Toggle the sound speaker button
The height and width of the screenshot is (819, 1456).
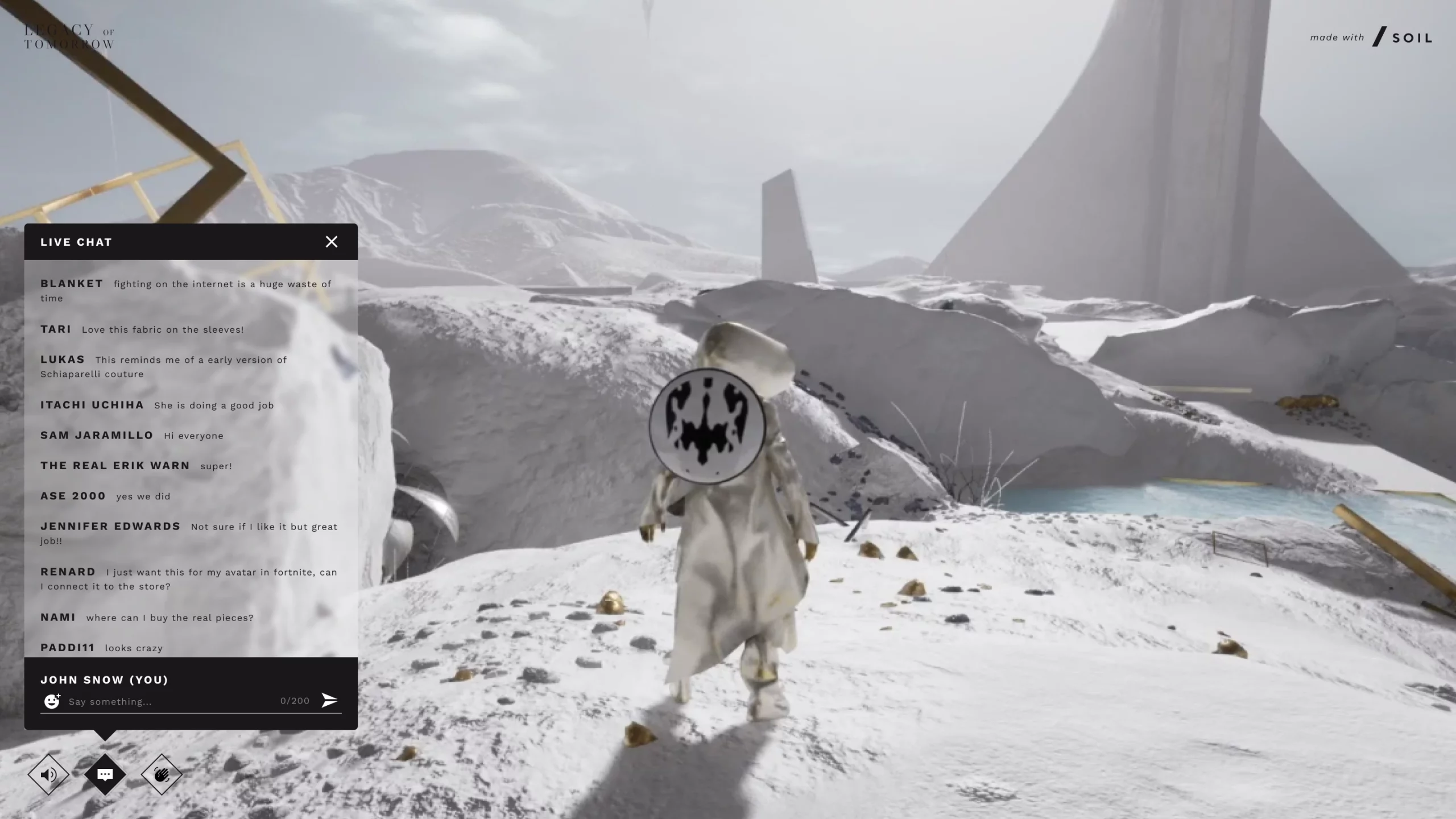point(48,774)
